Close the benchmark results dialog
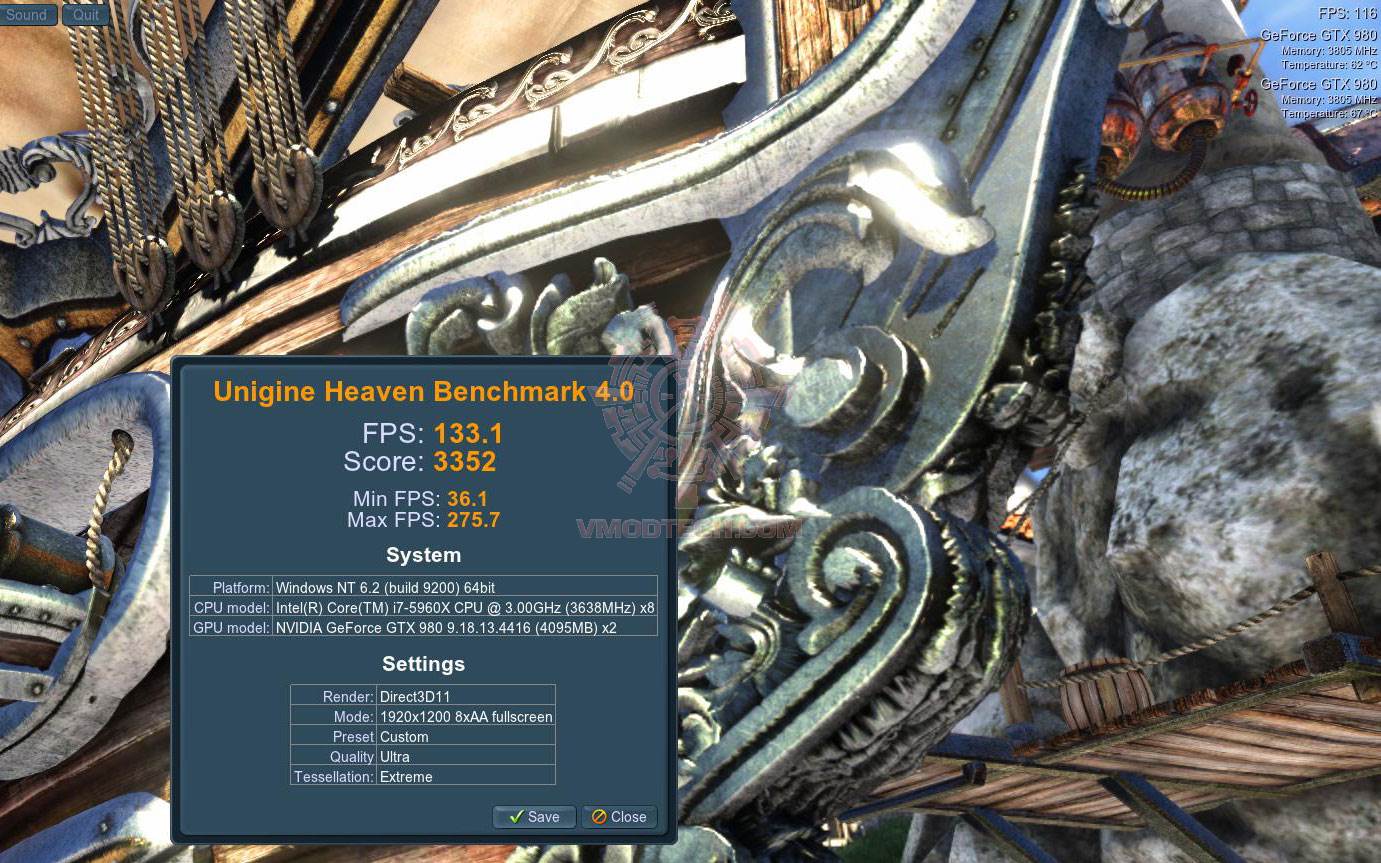Viewport: 1381px width, 863px height. [619, 817]
